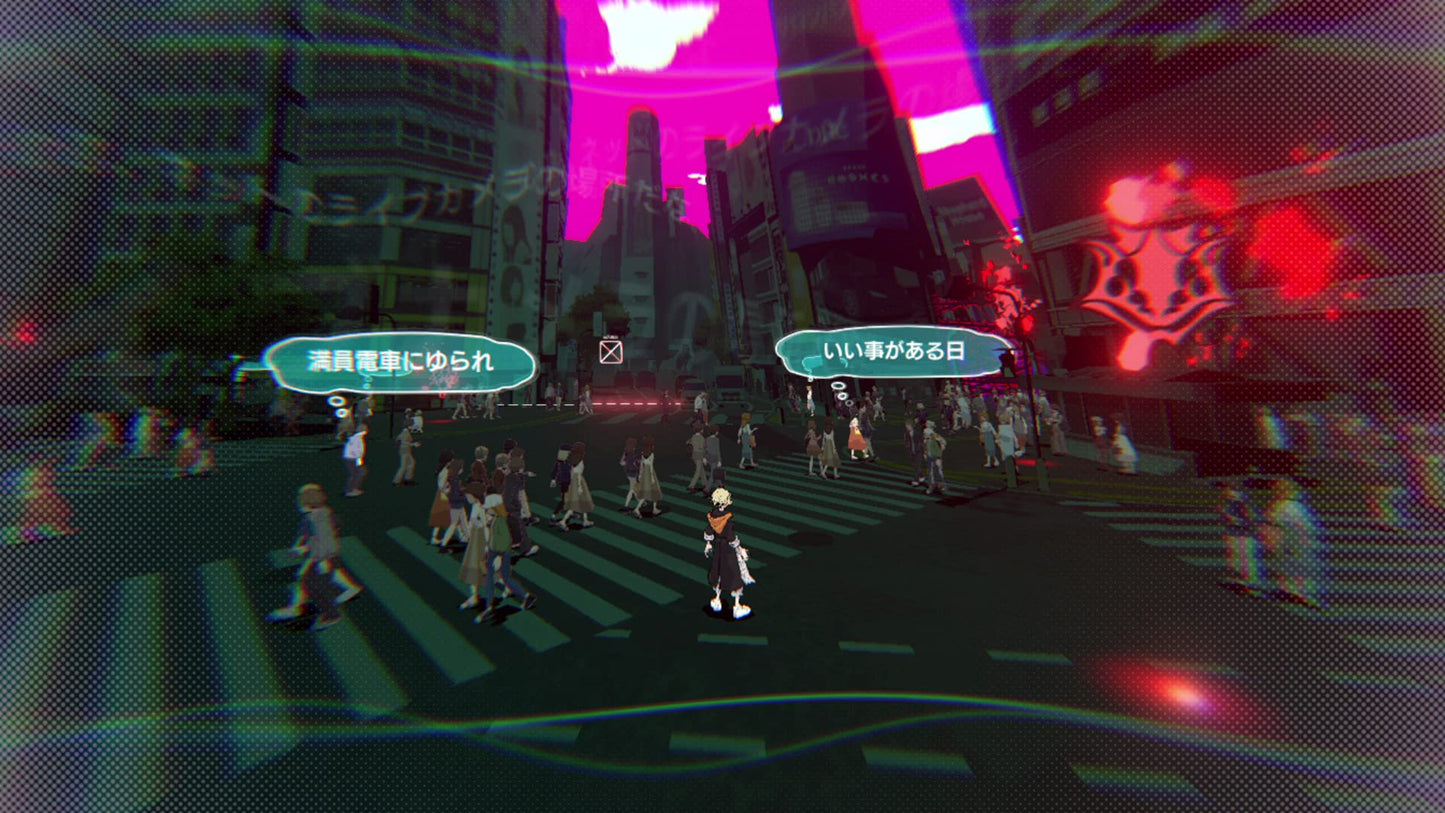Viewport: 1445px width, 813px height.
Task: Click the thought-bubble dots under the left bubble
Action: [x=338, y=400]
